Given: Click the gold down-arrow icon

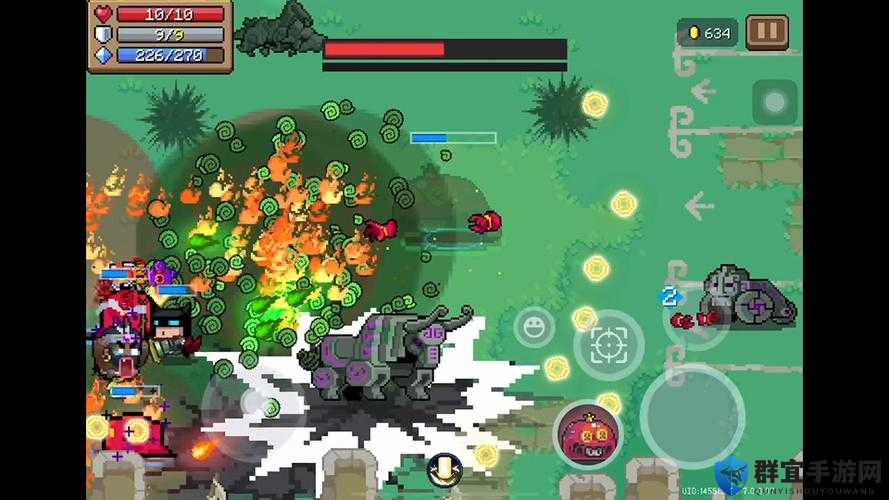Looking at the screenshot, I should [443, 469].
